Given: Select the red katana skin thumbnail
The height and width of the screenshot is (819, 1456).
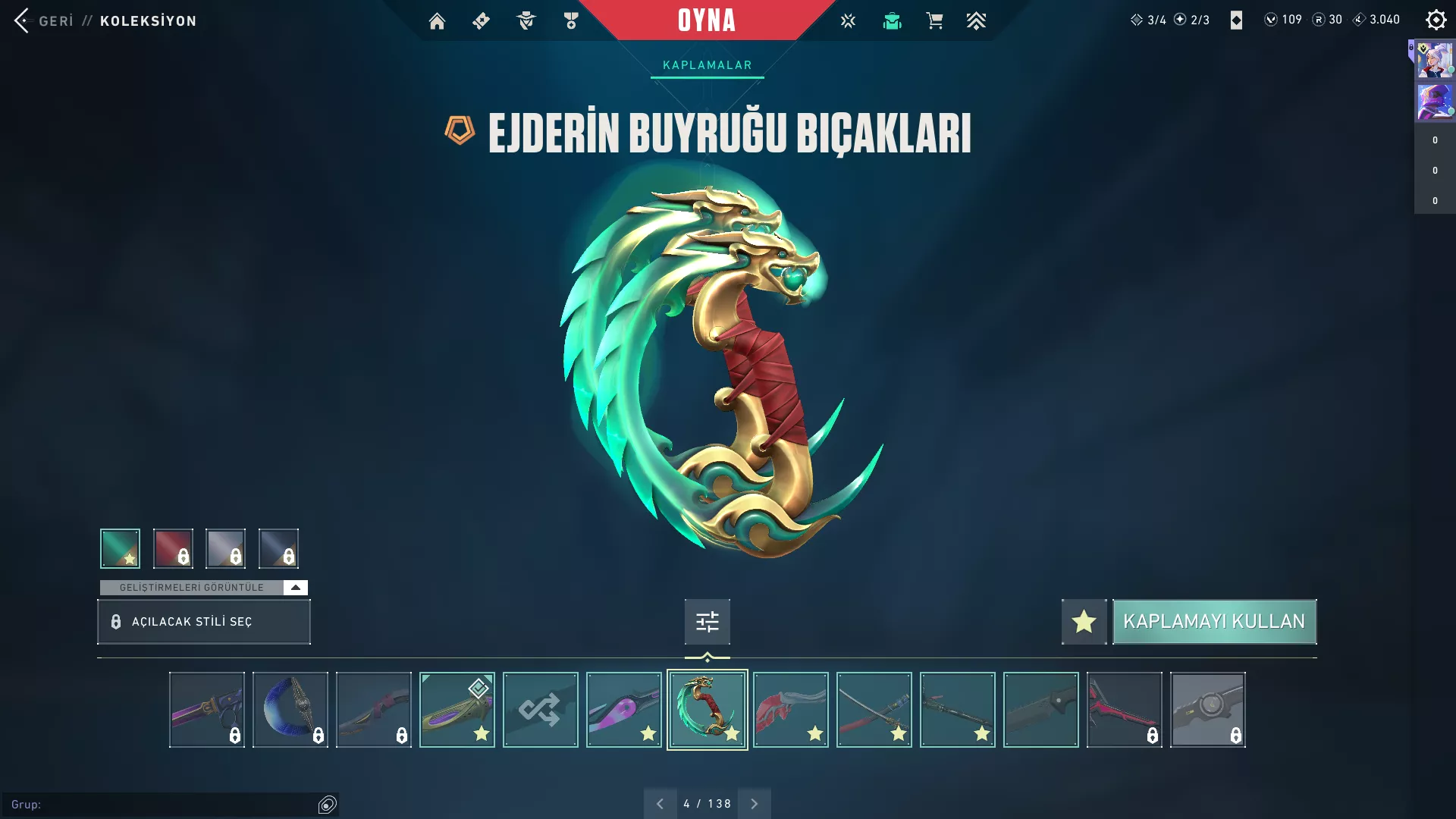Looking at the screenshot, I should pos(874,710).
